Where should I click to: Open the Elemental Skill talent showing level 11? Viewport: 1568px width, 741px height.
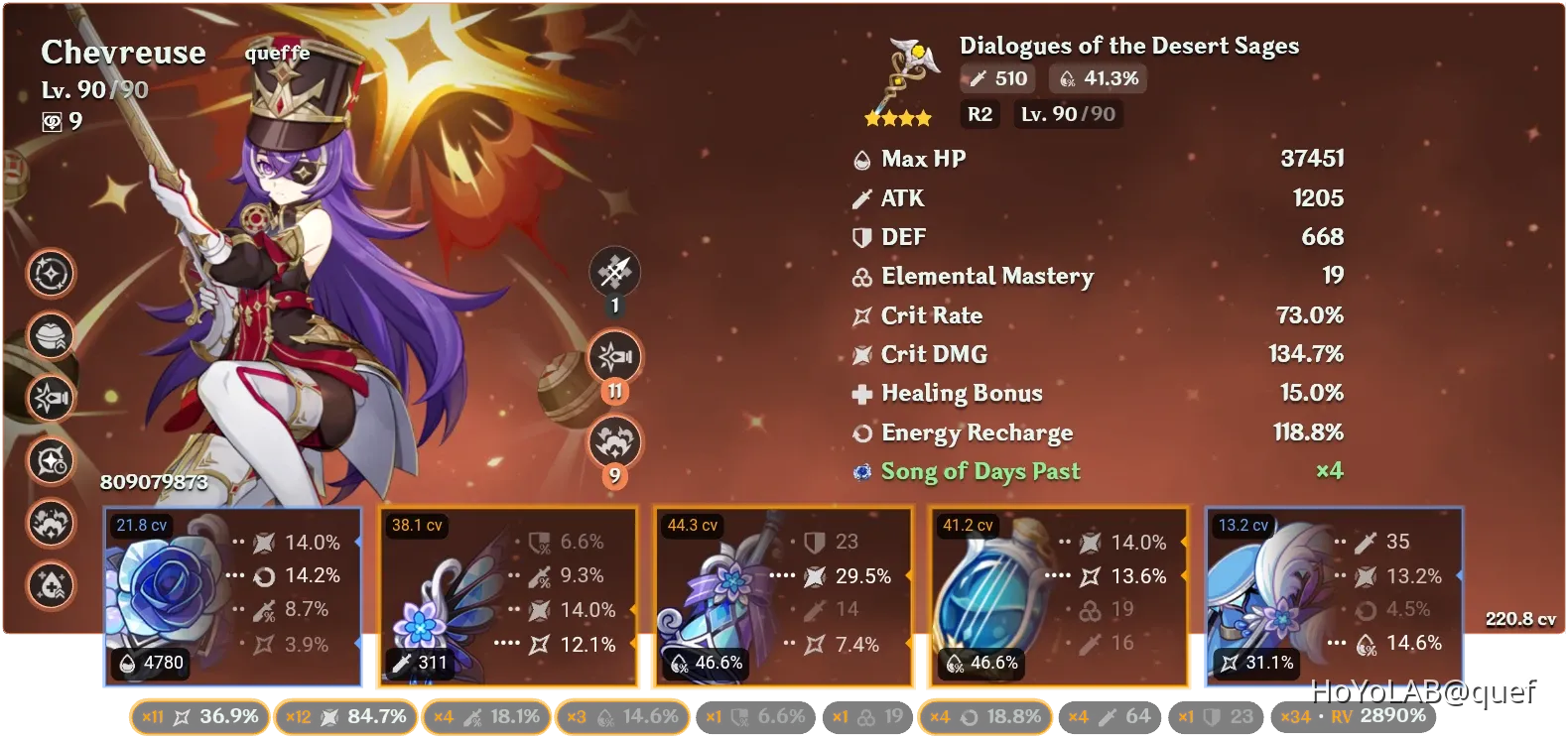click(x=615, y=357)
